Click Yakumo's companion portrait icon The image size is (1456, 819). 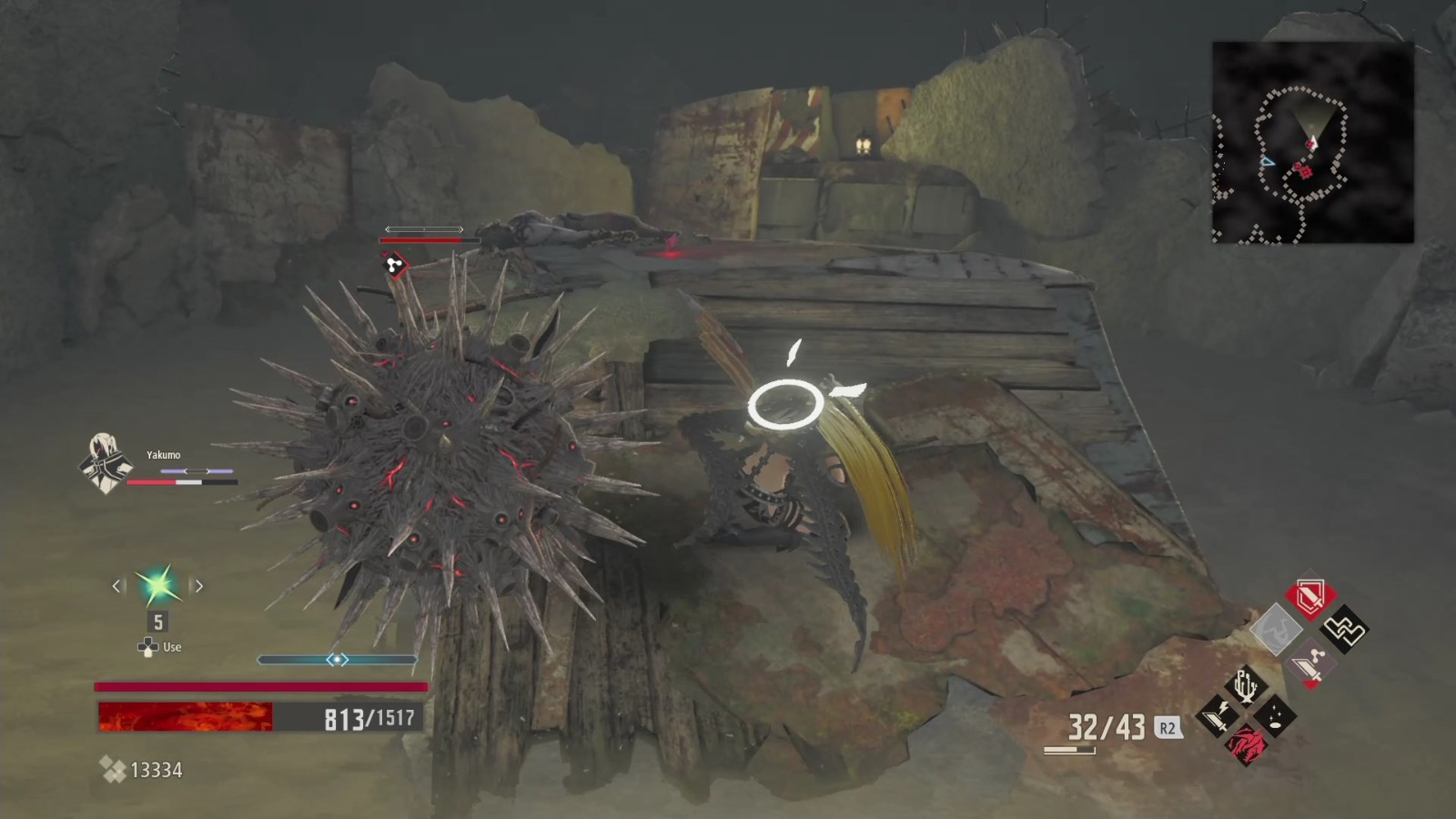tap(106, 468)
